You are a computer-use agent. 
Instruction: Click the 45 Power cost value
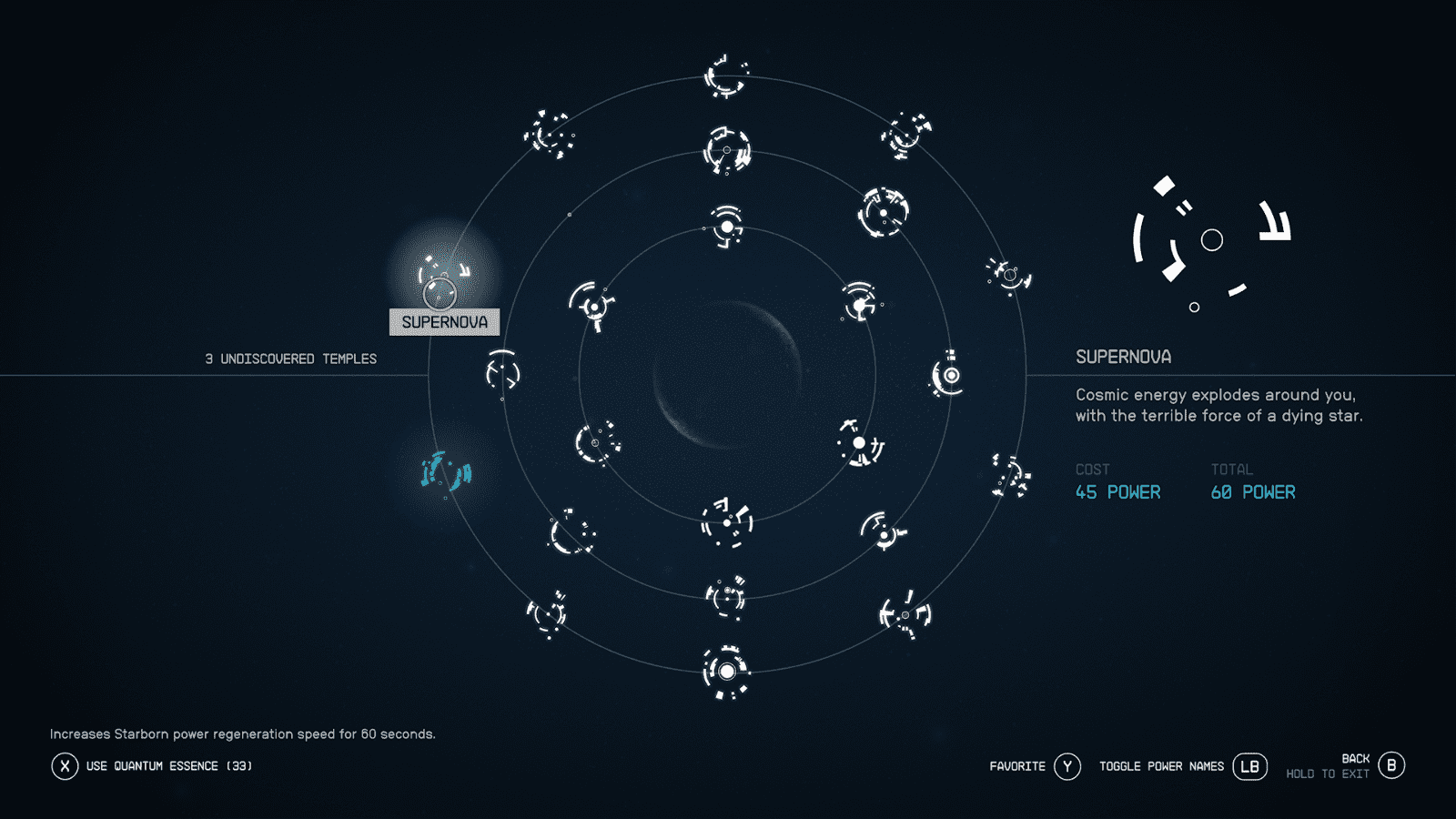tap(1117, 491)
